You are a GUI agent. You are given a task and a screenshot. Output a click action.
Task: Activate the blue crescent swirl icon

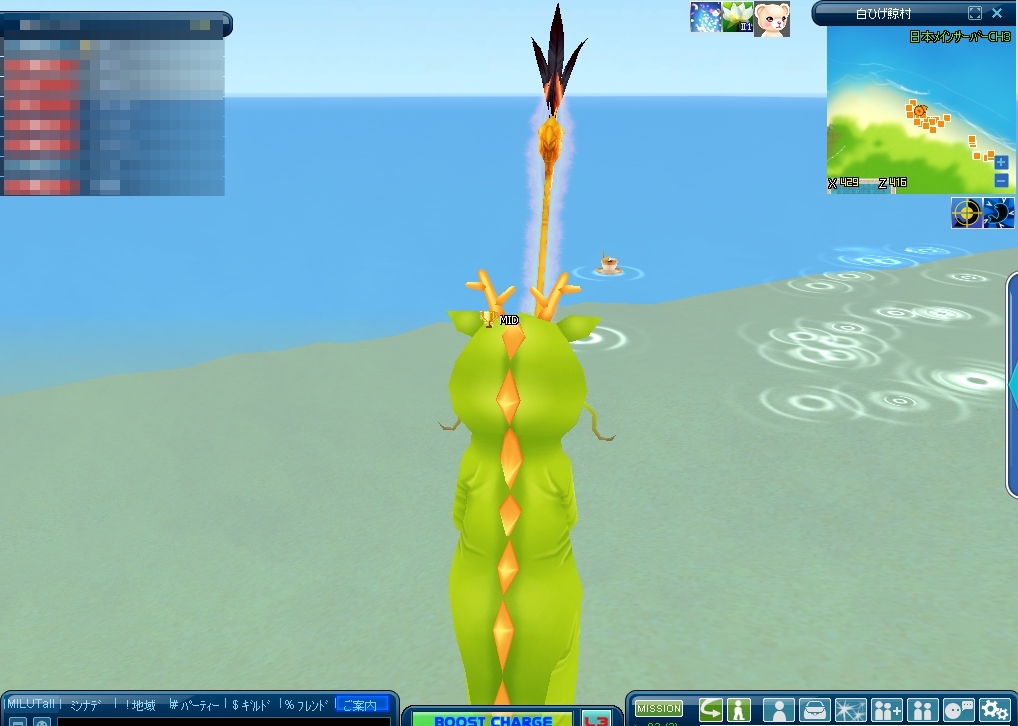[x=999, y=213]
